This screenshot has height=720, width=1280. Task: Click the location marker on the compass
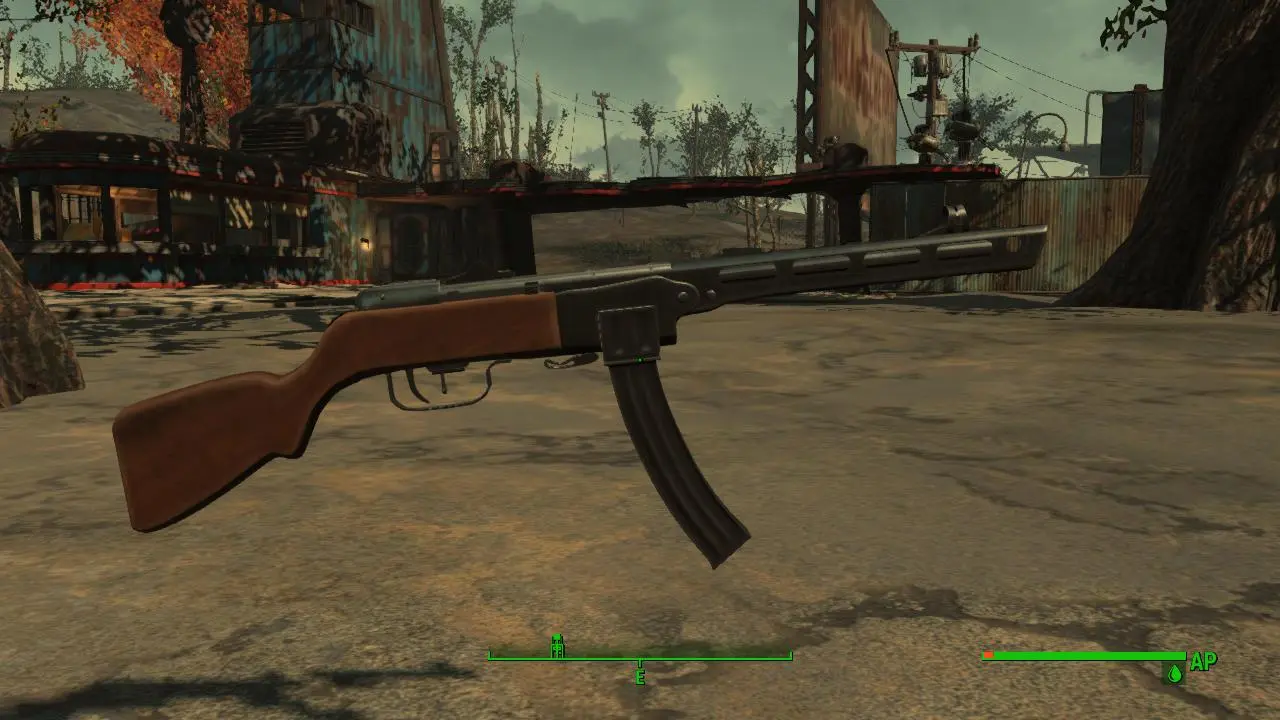tap(558, 646)
